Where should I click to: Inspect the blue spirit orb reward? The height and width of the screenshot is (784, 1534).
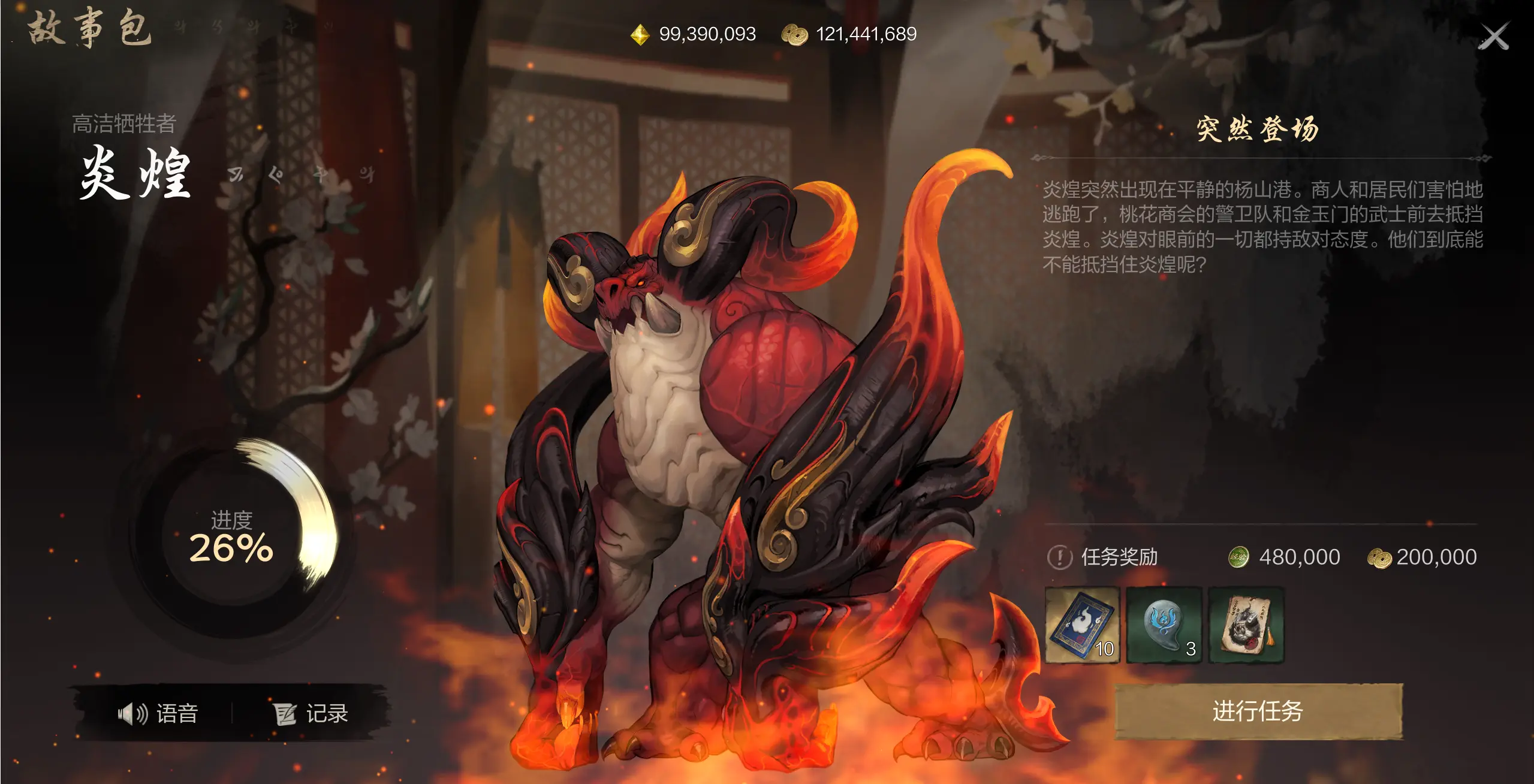click(x=1164, y=625)
